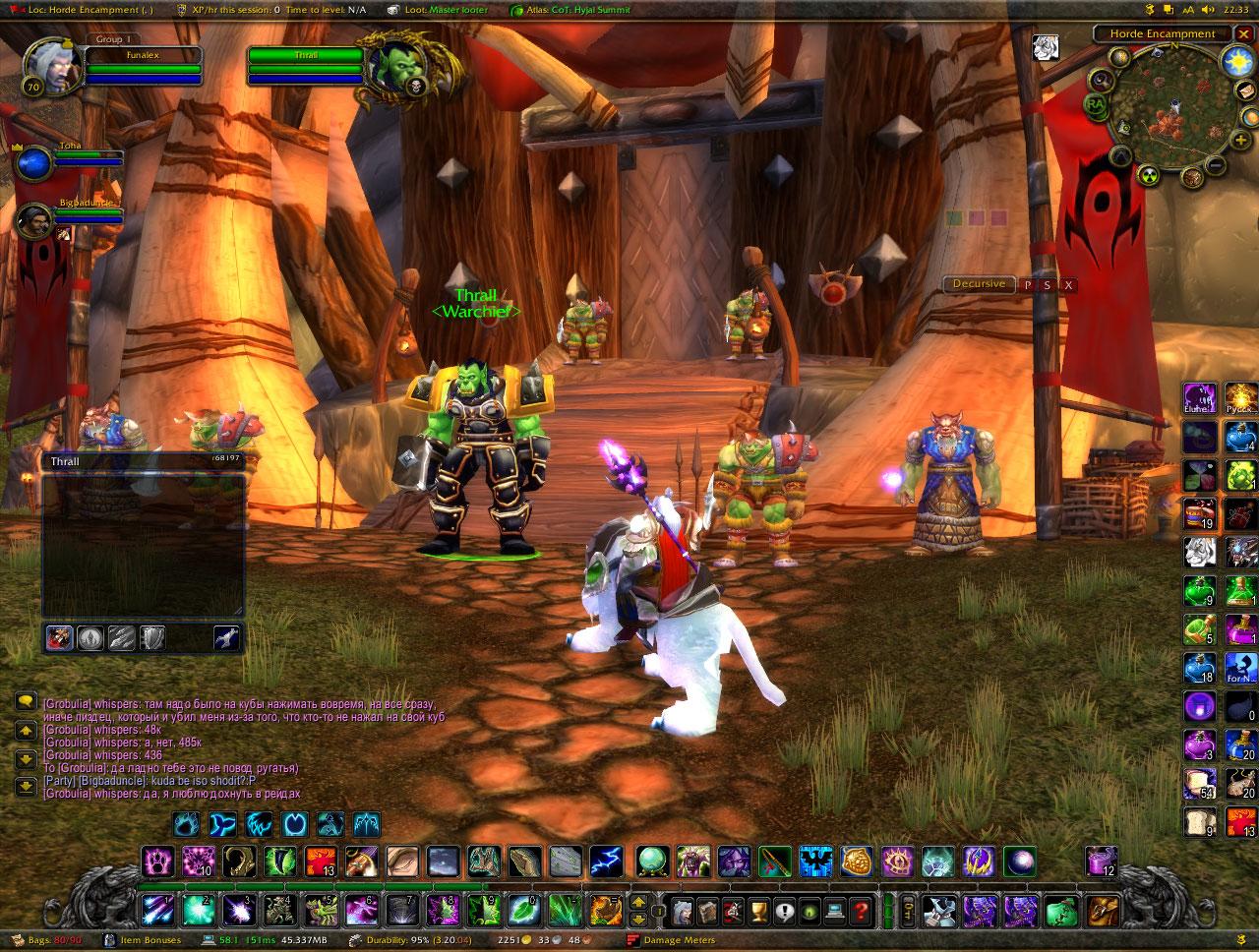Open the red question mark help button
Image resolution: width=1259 pixels, height=952 pixels.
861,911
